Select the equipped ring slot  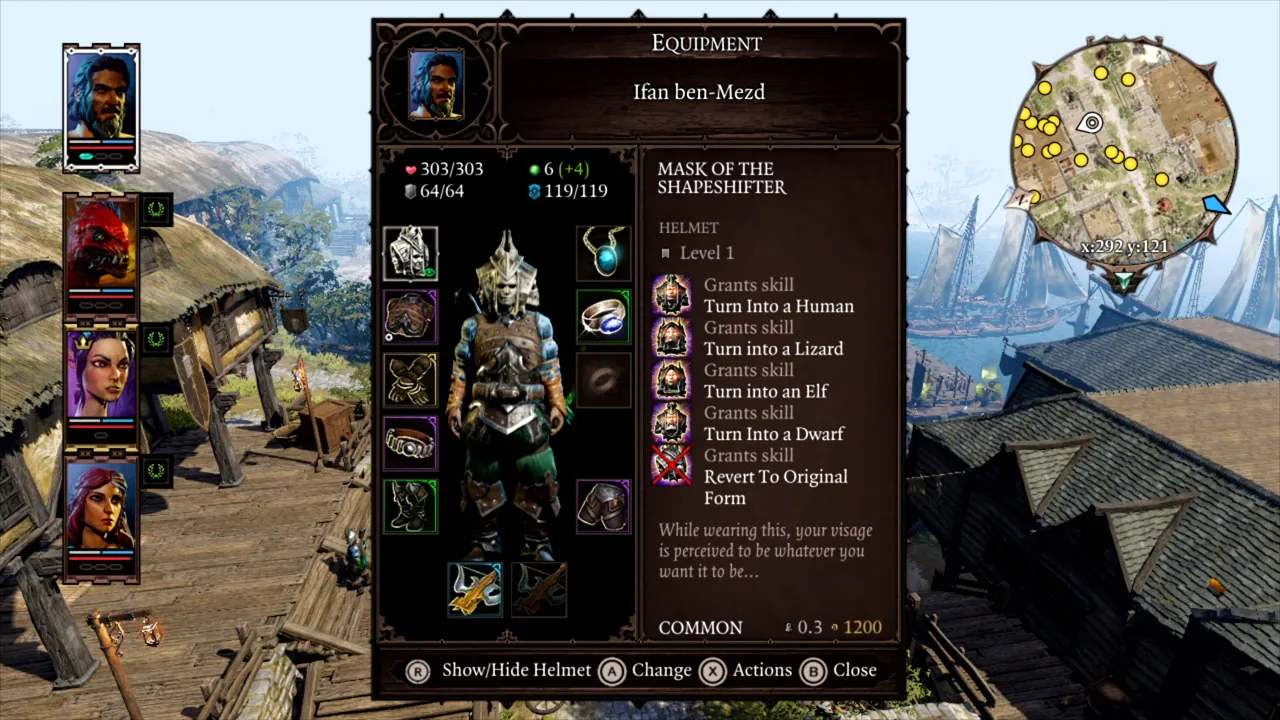click(602, 317)
